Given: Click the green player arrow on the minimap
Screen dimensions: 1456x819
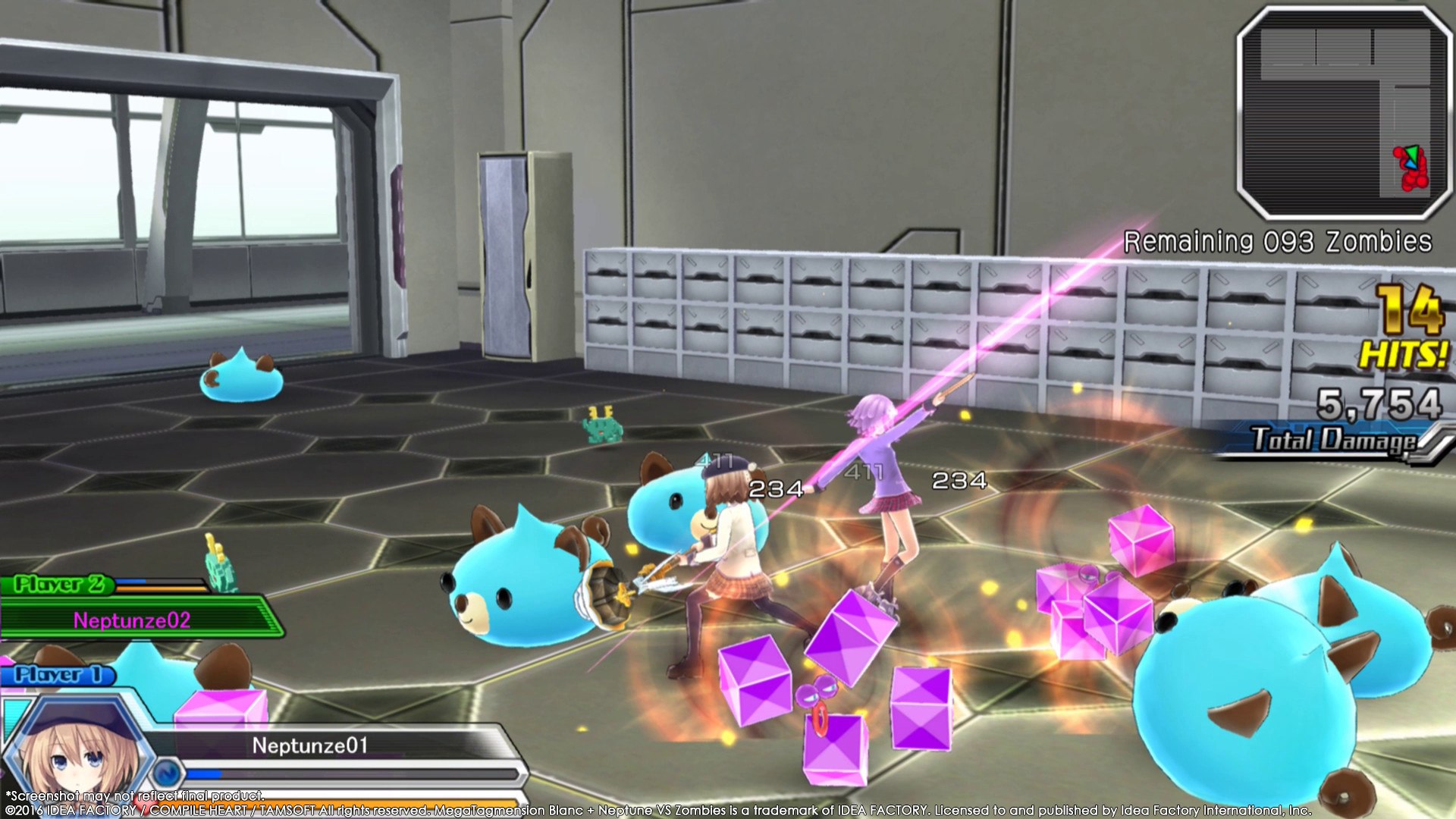Looking at the screenshot, I should coord(1412,153).
